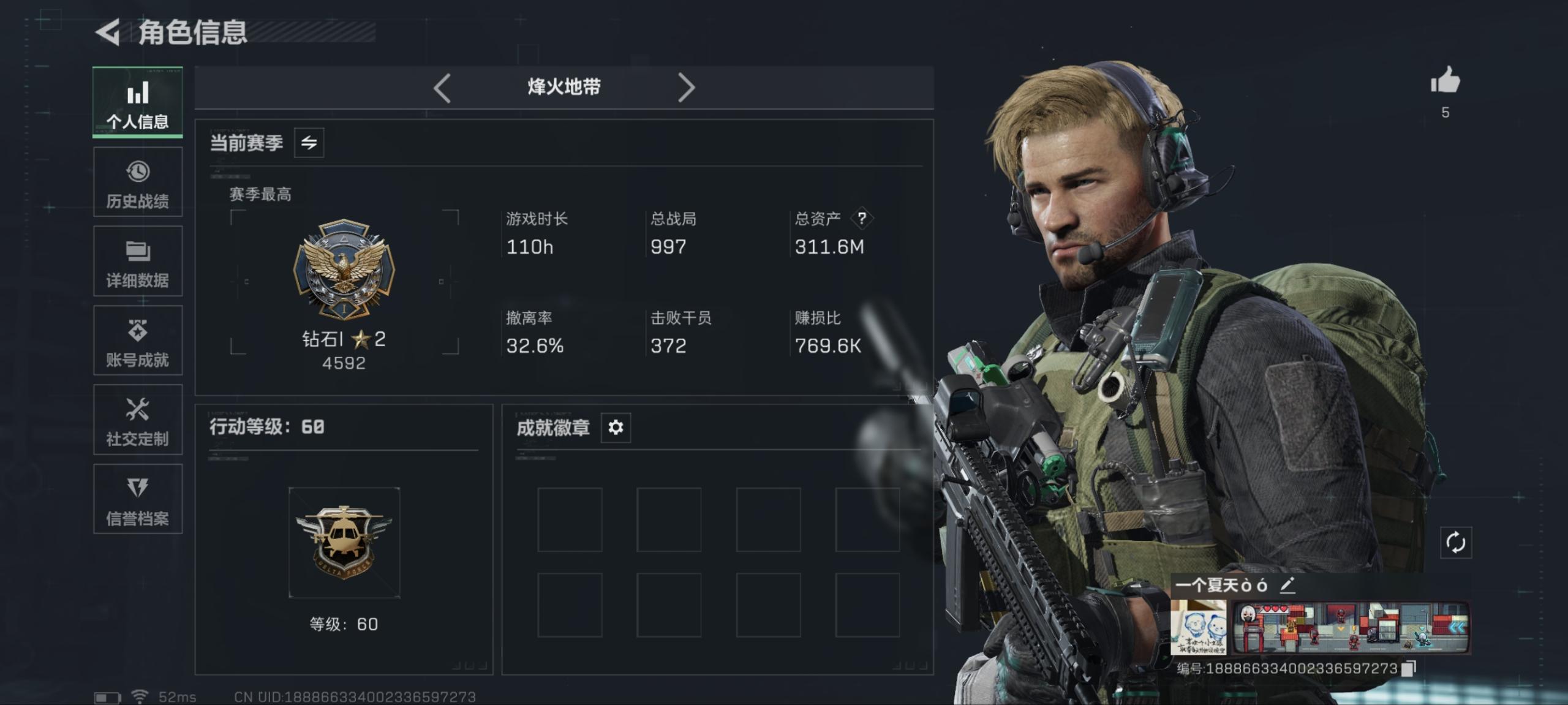Toggle the 当前赛季 season switcher
Screen dimensions: 1568x705
311,142
